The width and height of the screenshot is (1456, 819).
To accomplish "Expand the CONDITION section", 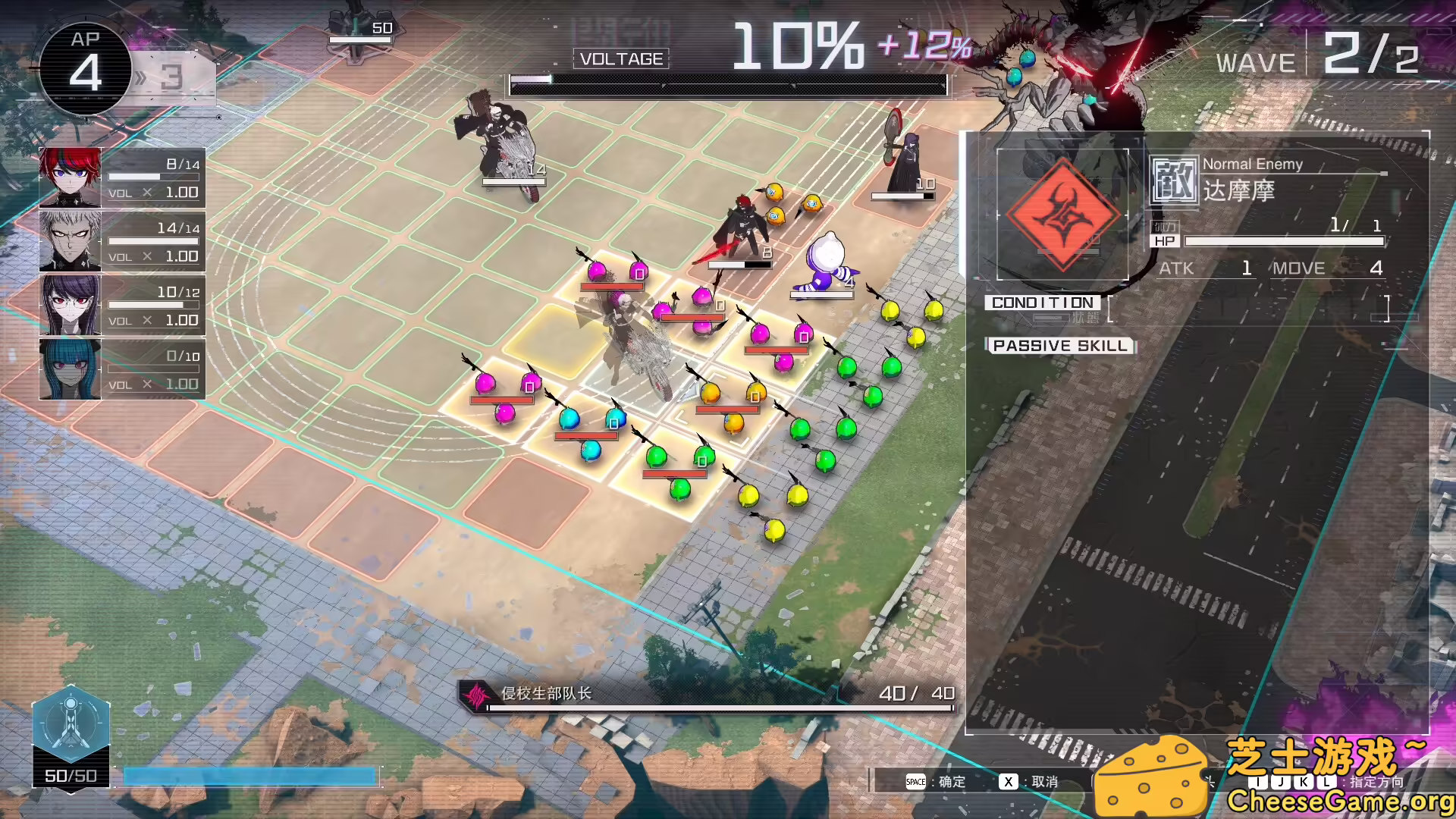I will 1042,303.
